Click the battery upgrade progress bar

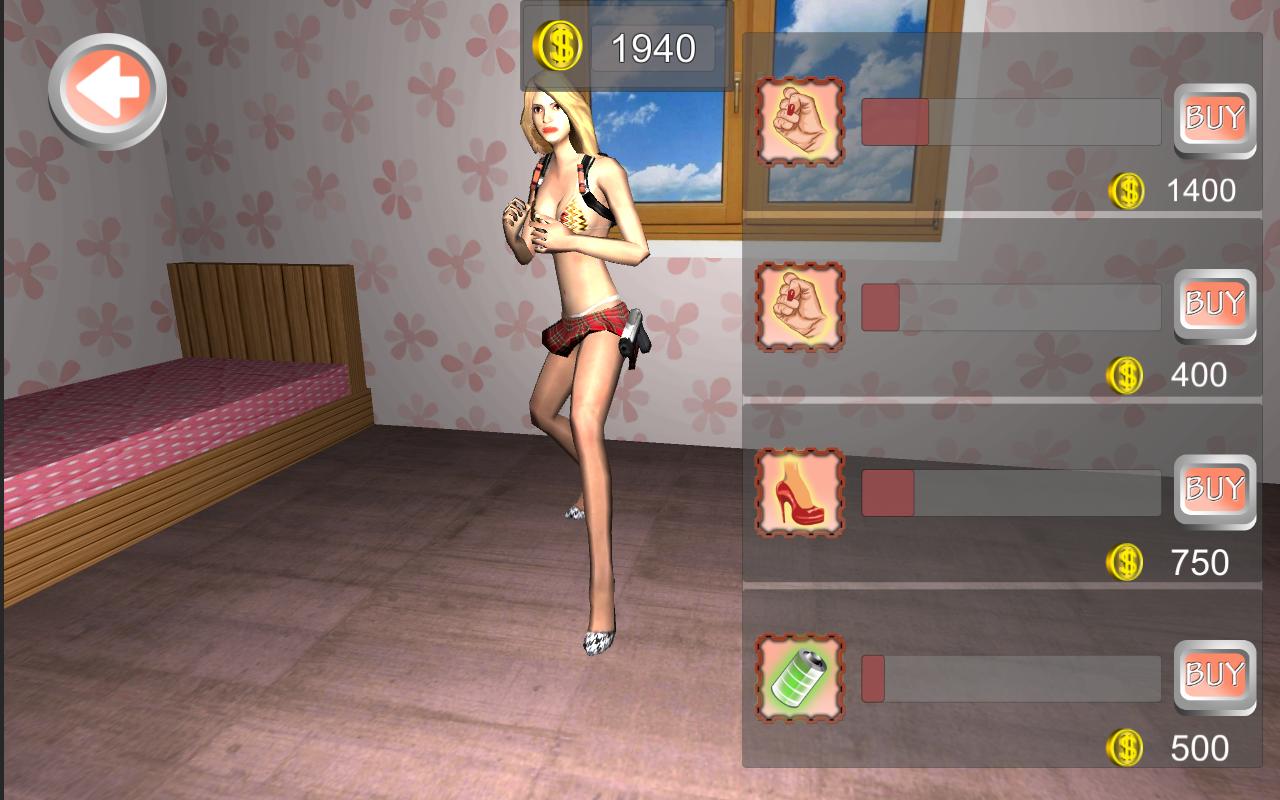1010,677
